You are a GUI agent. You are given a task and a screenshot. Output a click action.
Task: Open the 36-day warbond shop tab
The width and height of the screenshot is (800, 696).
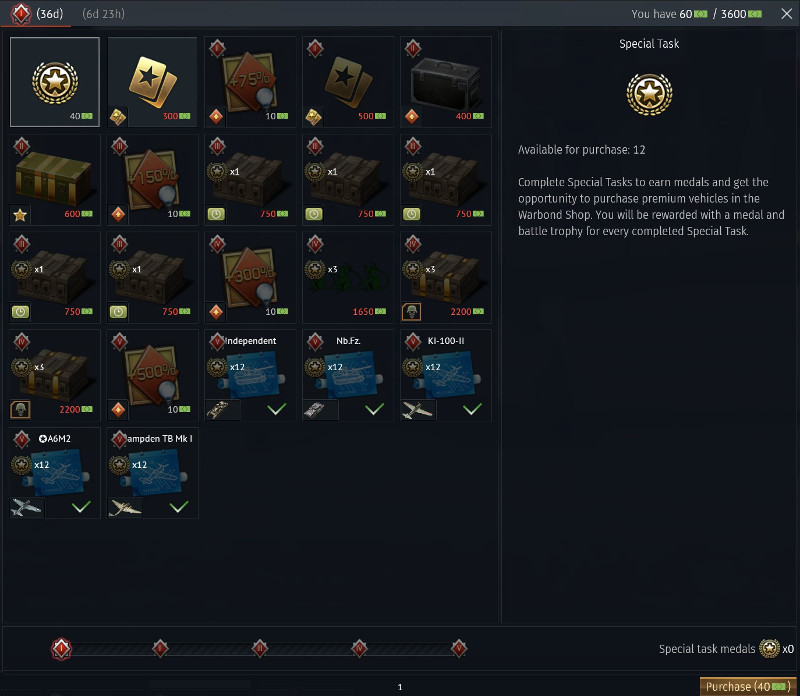[37, 14]
